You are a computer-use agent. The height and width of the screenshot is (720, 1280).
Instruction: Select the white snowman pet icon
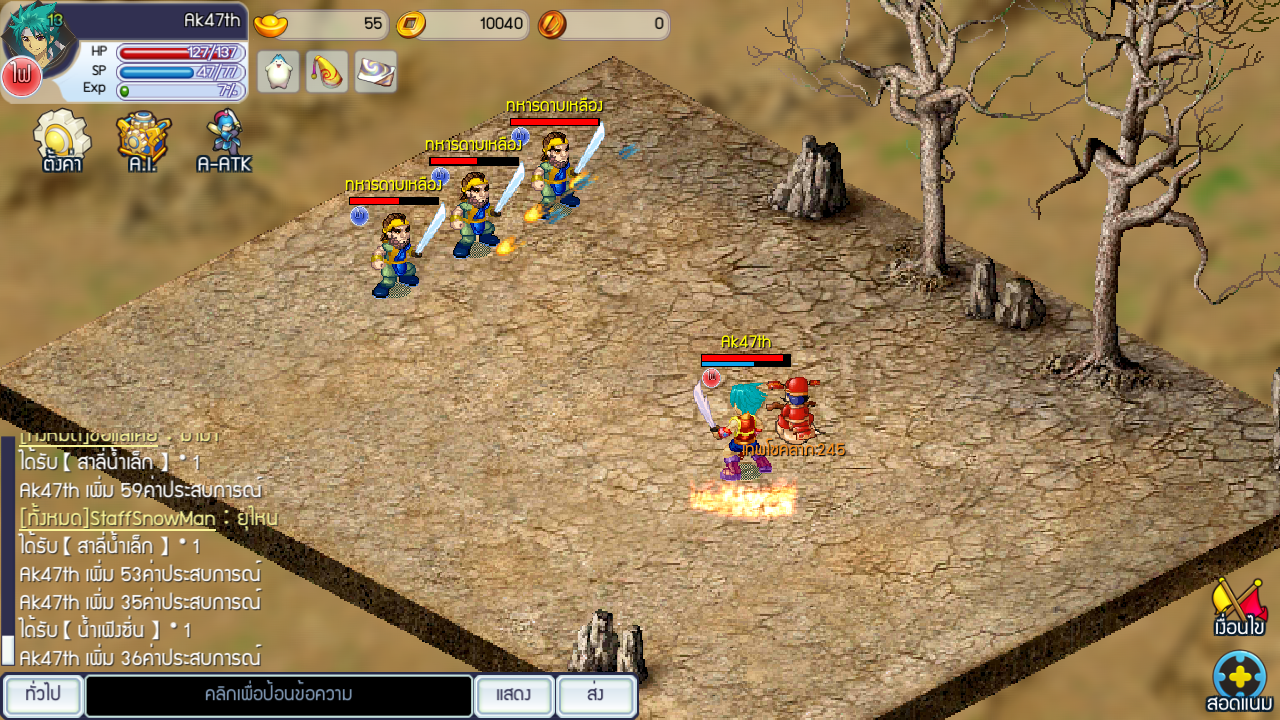pyautogui.click(x=278, y=71)
